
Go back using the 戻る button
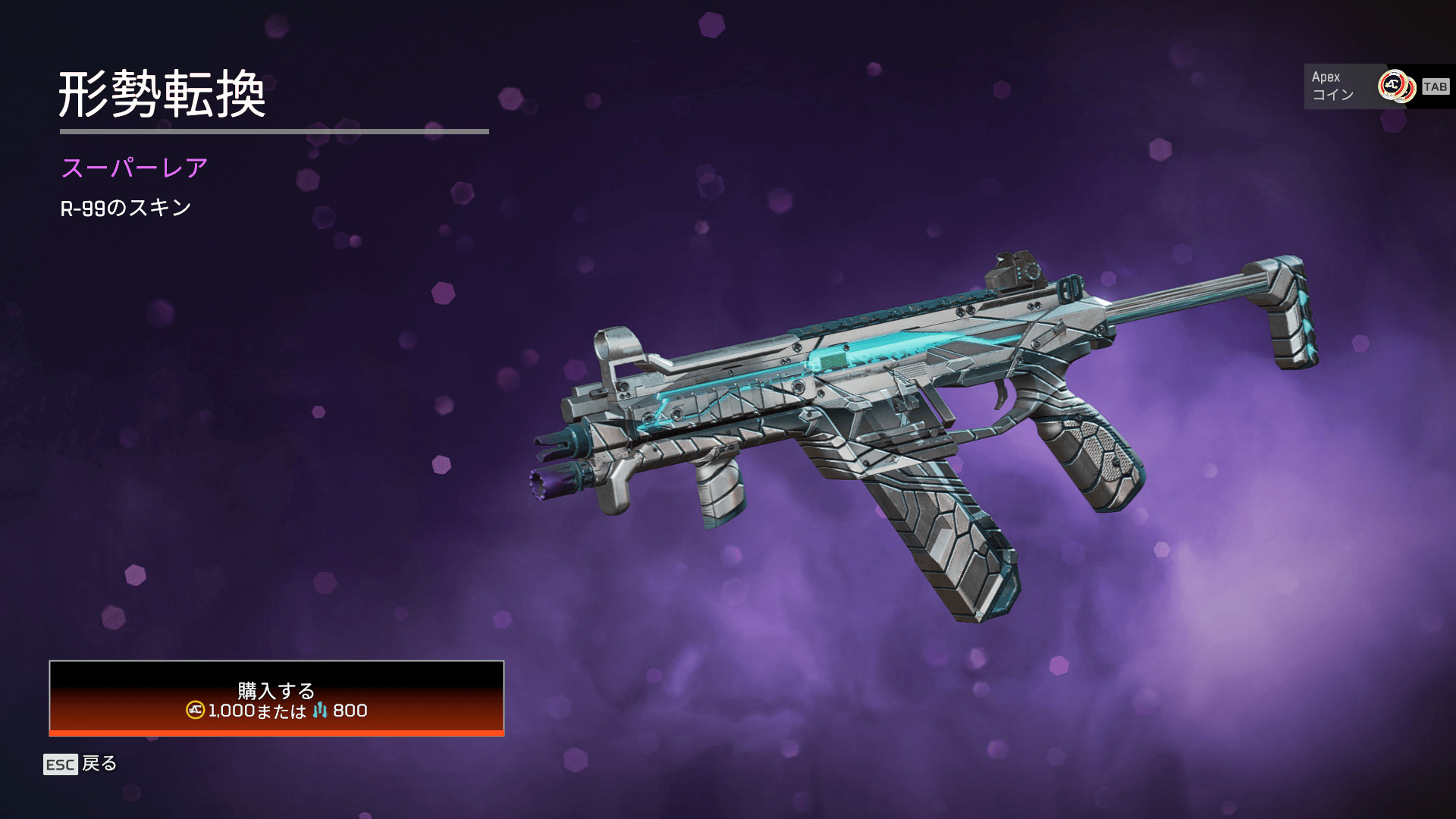(80, 764)
